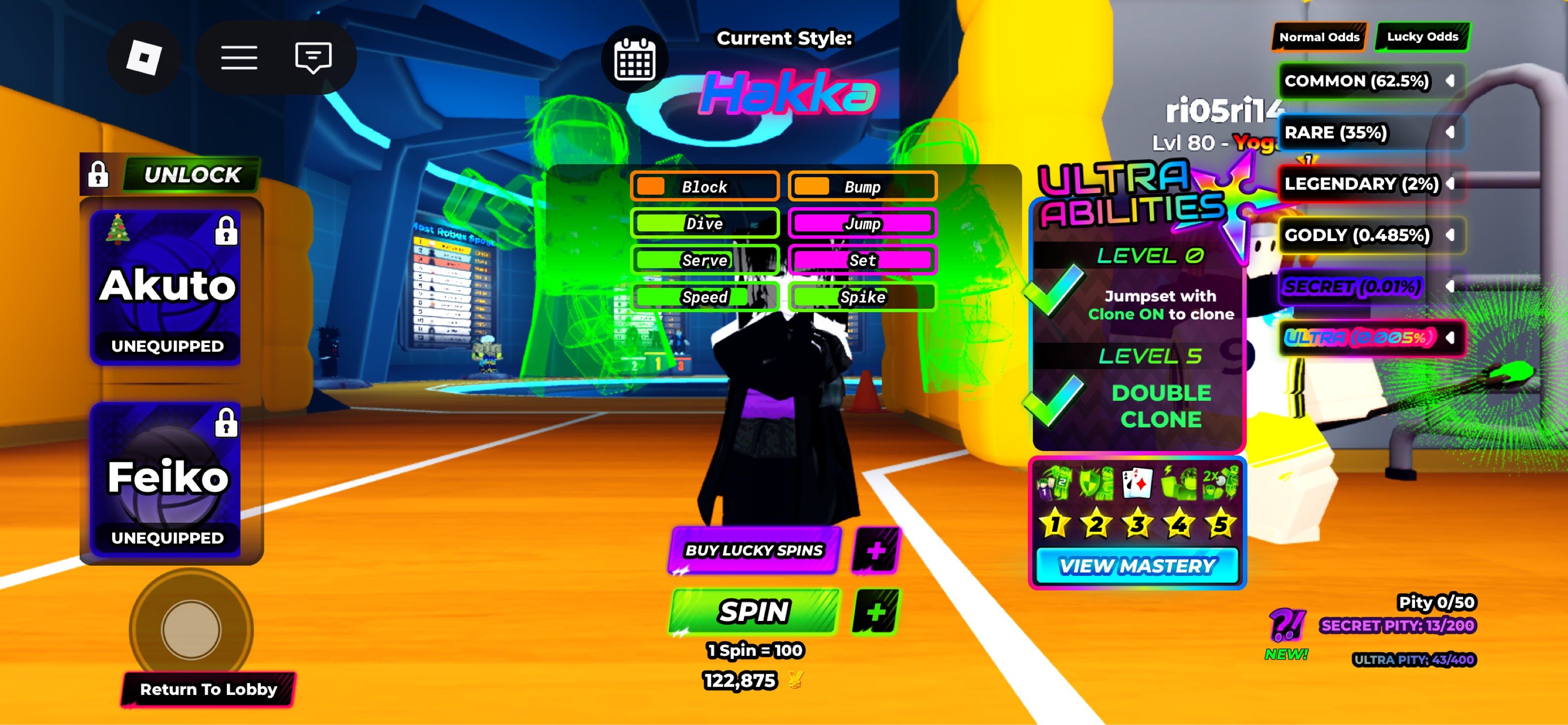The image size is (1568, 725).
Task: Open the Roblox menu icon
Action: 144,57
